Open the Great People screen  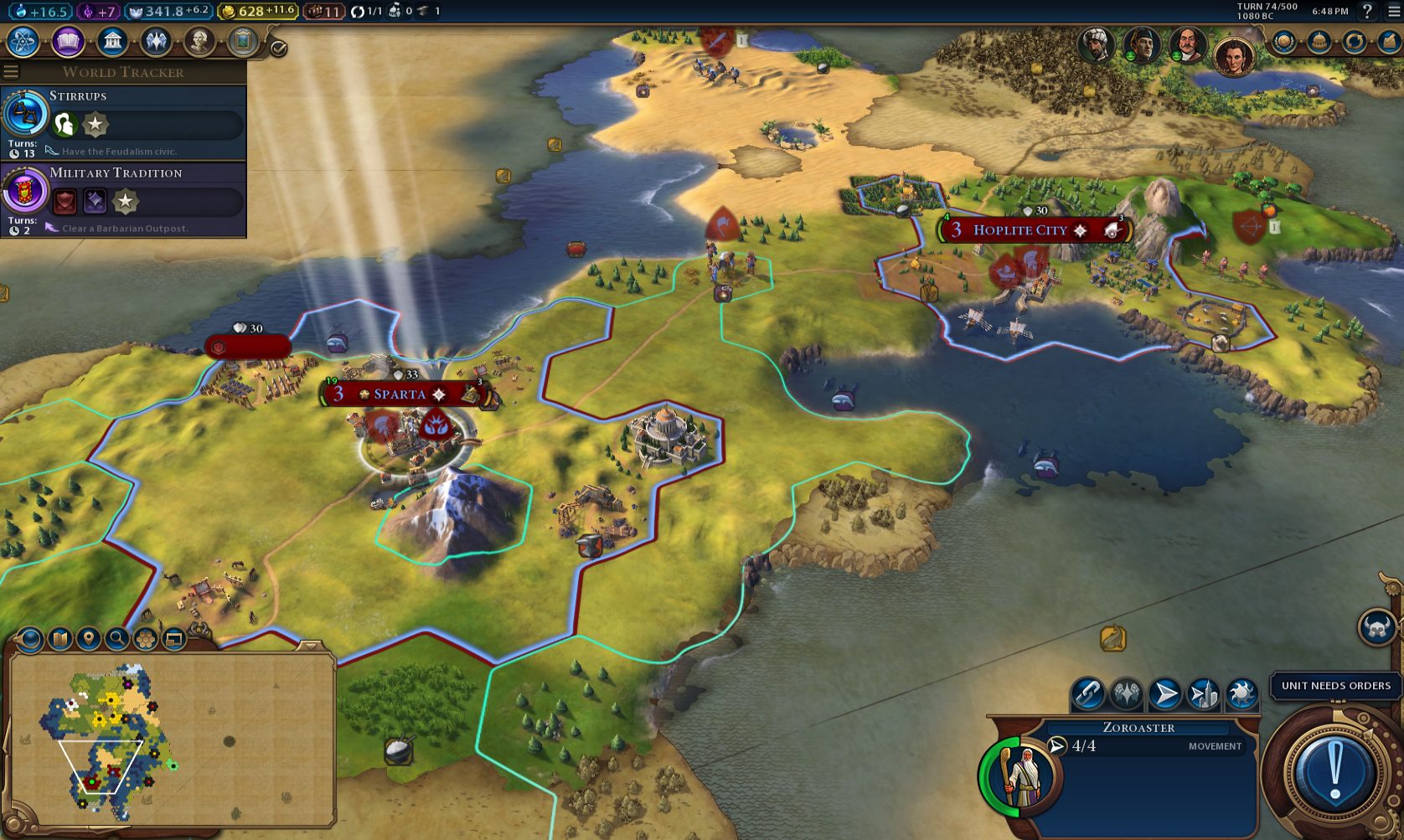coord(201,40)
